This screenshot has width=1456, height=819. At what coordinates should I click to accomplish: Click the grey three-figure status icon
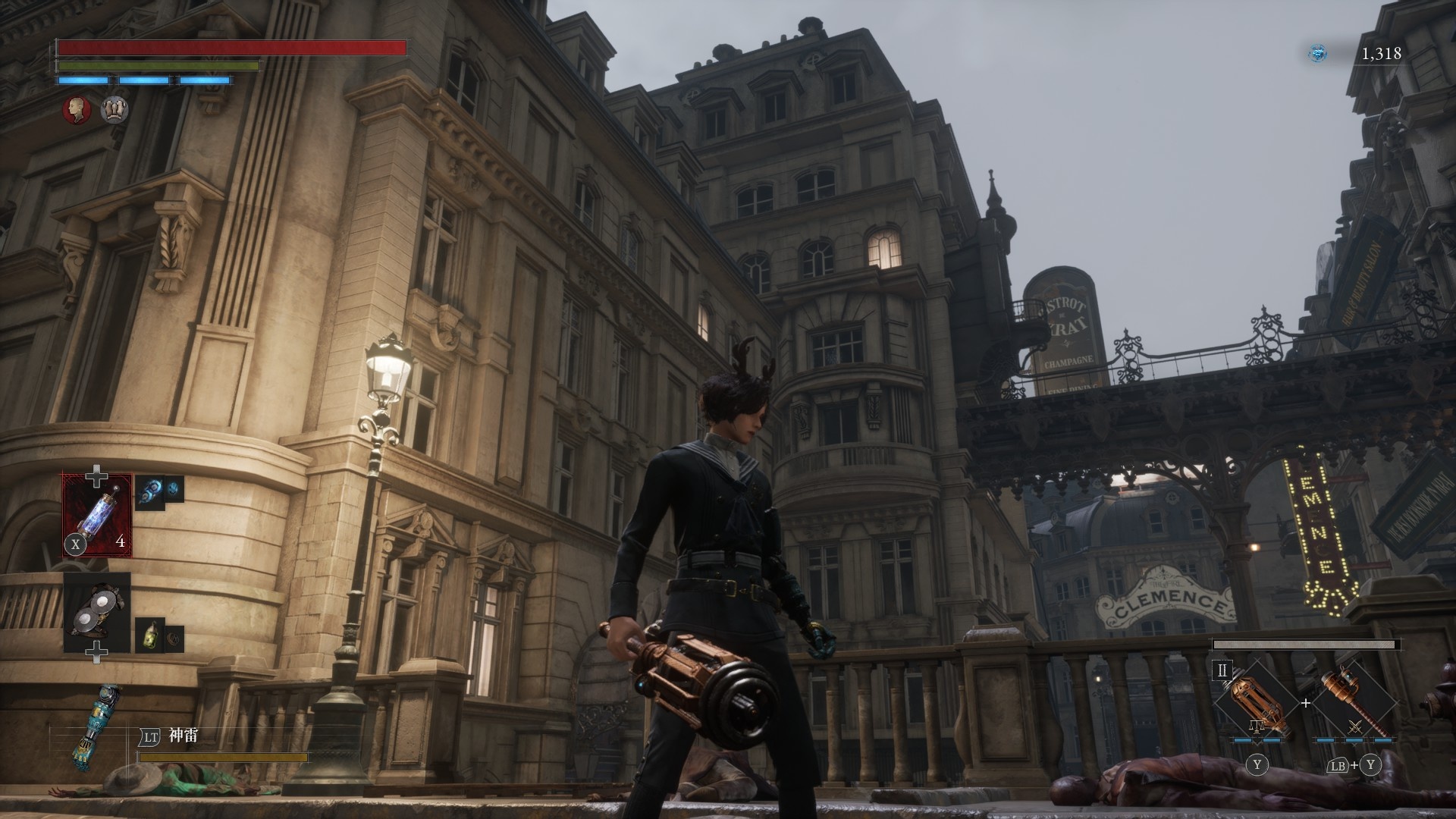click(115, 110)
